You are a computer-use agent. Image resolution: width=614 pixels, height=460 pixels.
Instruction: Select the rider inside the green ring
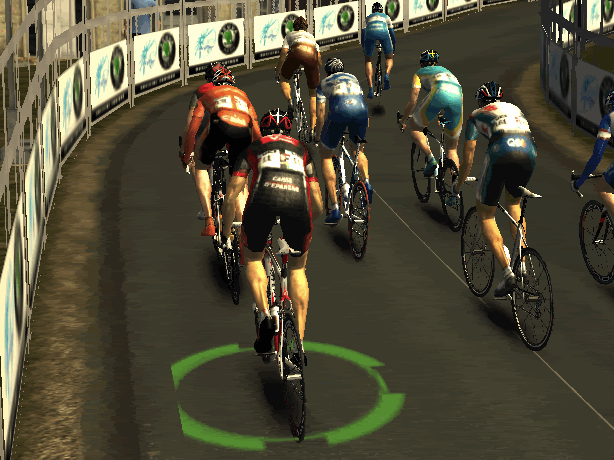click(x=272, y=200)
